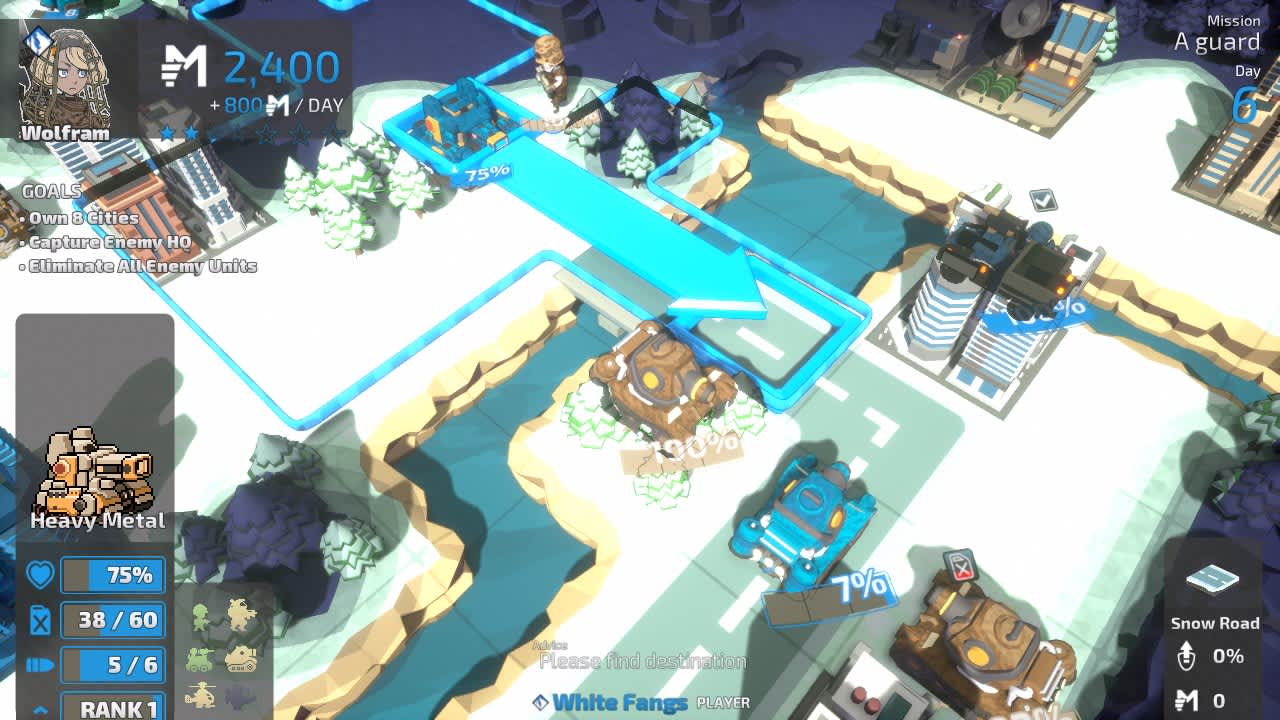Image resolution: width=1280 pixels, height=720 pixels.
Task: Click the Snow Road terrain icon
Action: click(1213, 580)
